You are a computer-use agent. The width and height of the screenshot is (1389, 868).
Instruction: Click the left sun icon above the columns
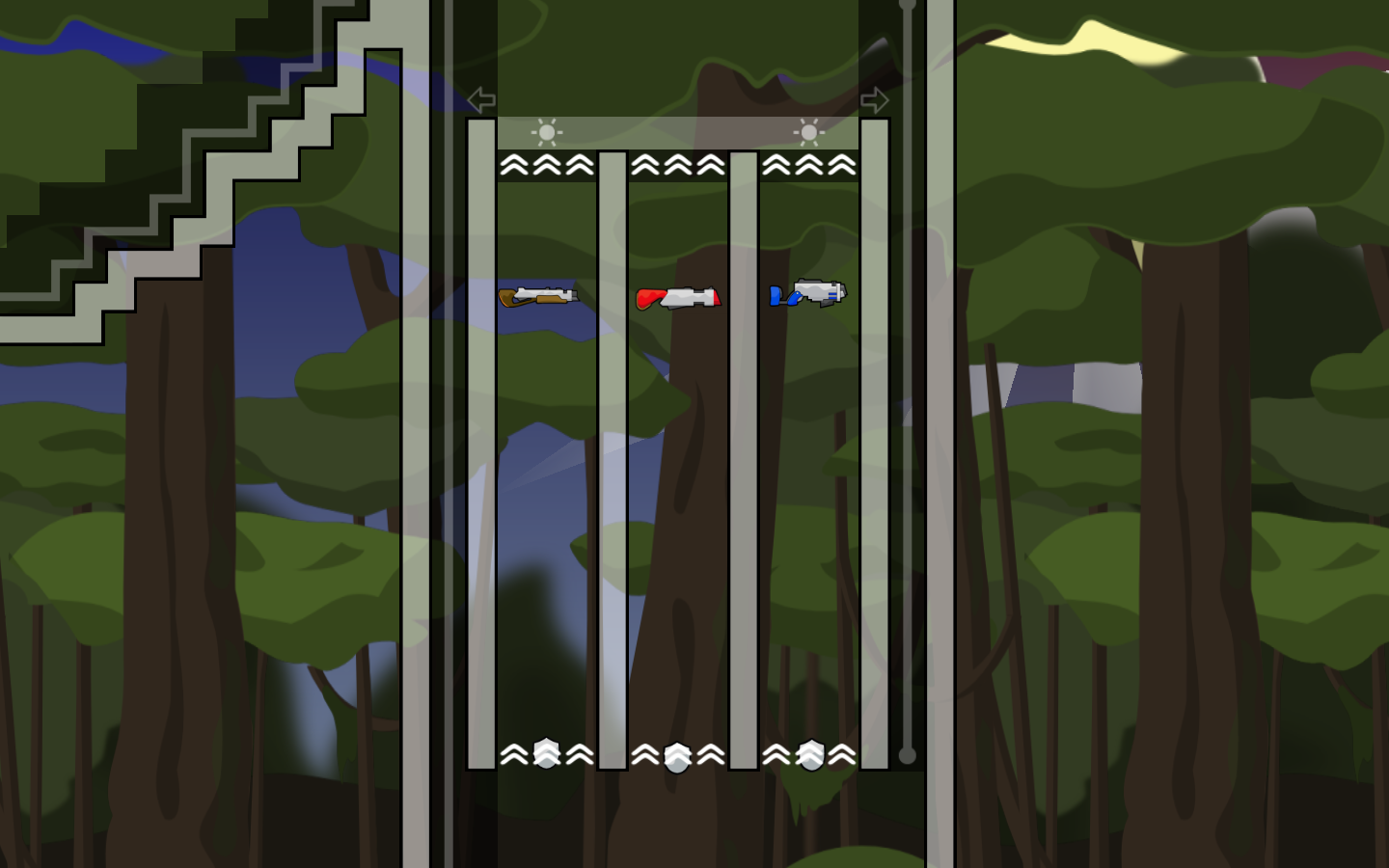point(545,132)
